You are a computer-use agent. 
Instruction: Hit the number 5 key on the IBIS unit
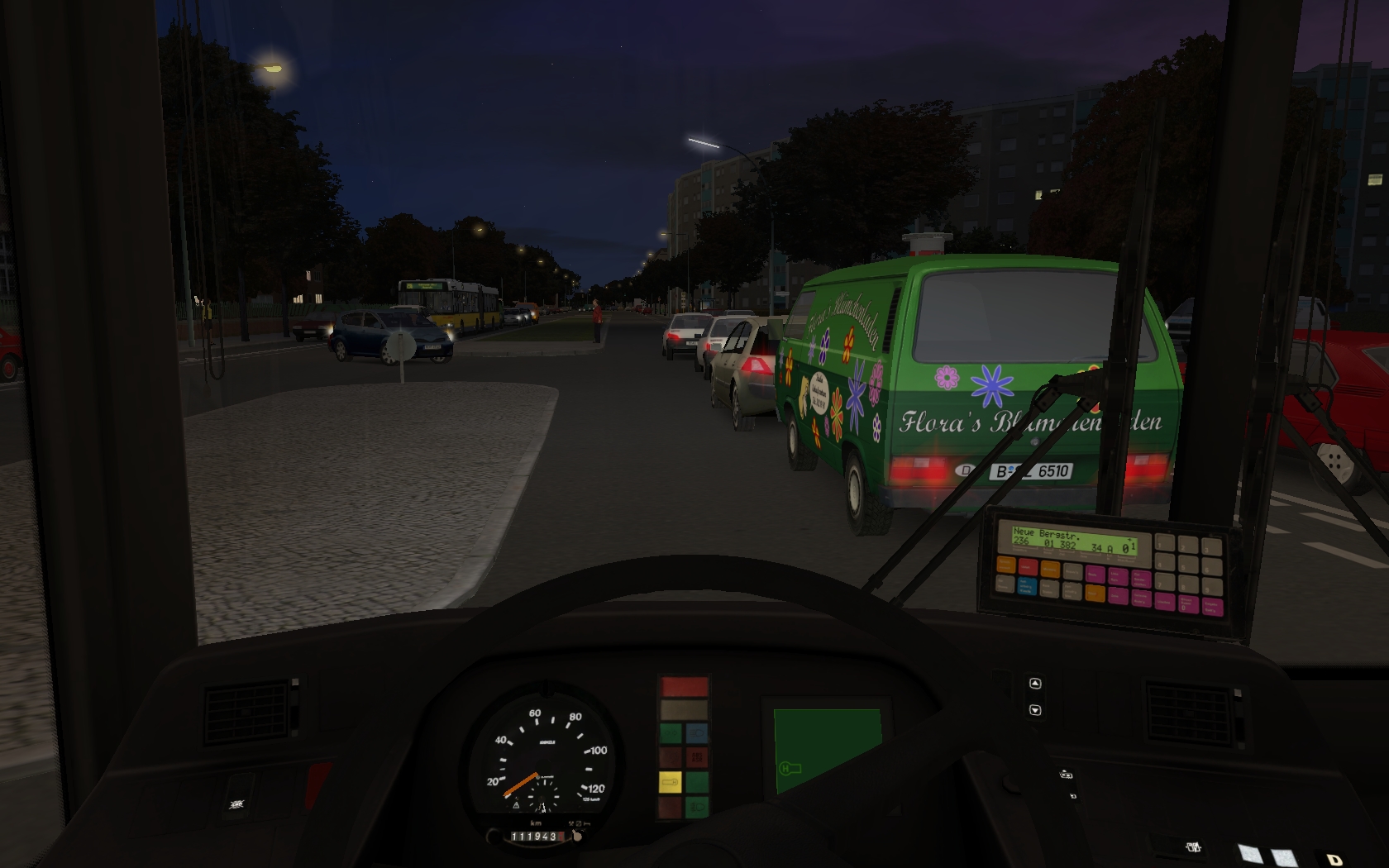[x=1188, y=565]
